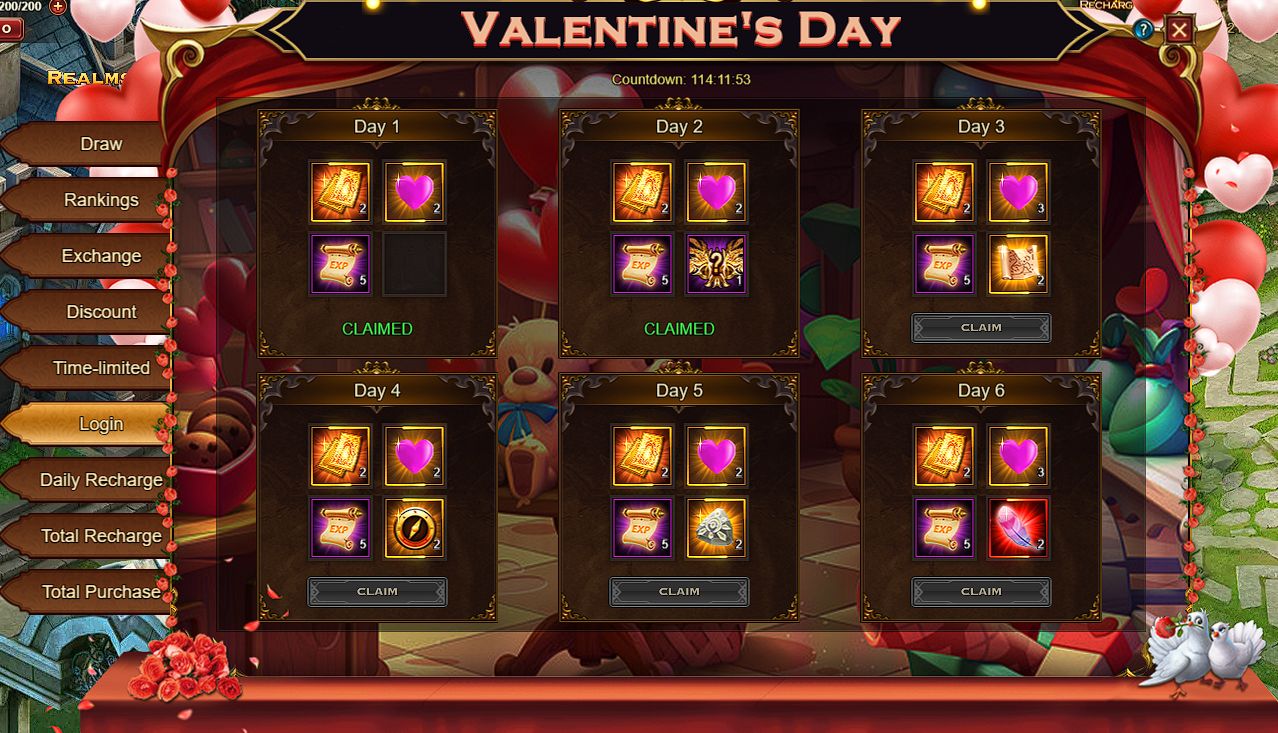Select the Login tab
Viewport: 1278px width, 733px height.
(100, 424)
